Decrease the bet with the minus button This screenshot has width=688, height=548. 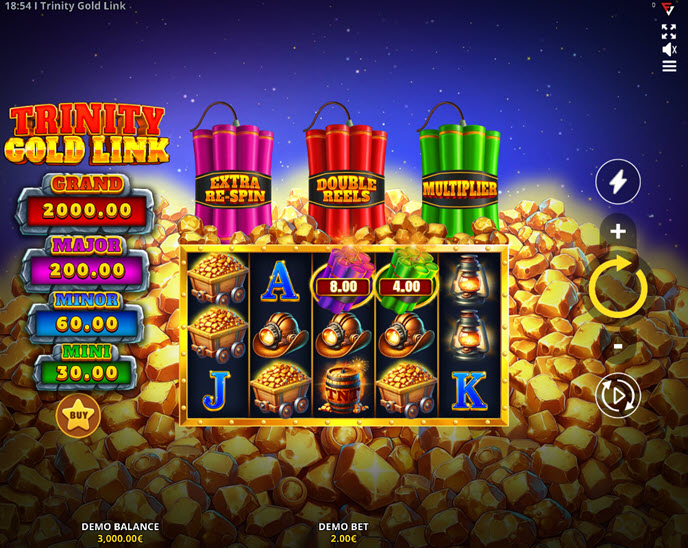pyautogui.click(x=618, y=346)
